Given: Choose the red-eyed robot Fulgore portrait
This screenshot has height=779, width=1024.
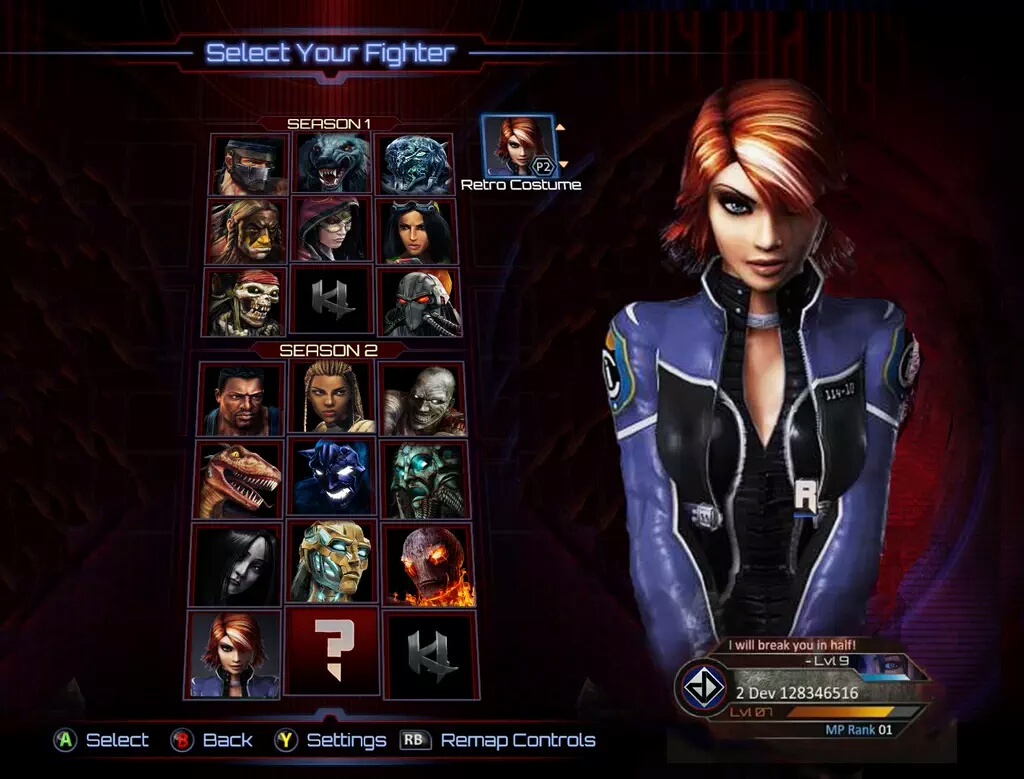Looking at the screenshot, I should (420, 301).
